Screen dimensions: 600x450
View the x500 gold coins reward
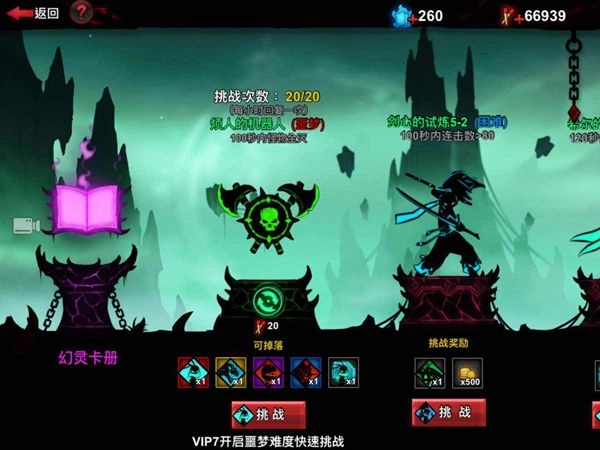pos(467,373)
